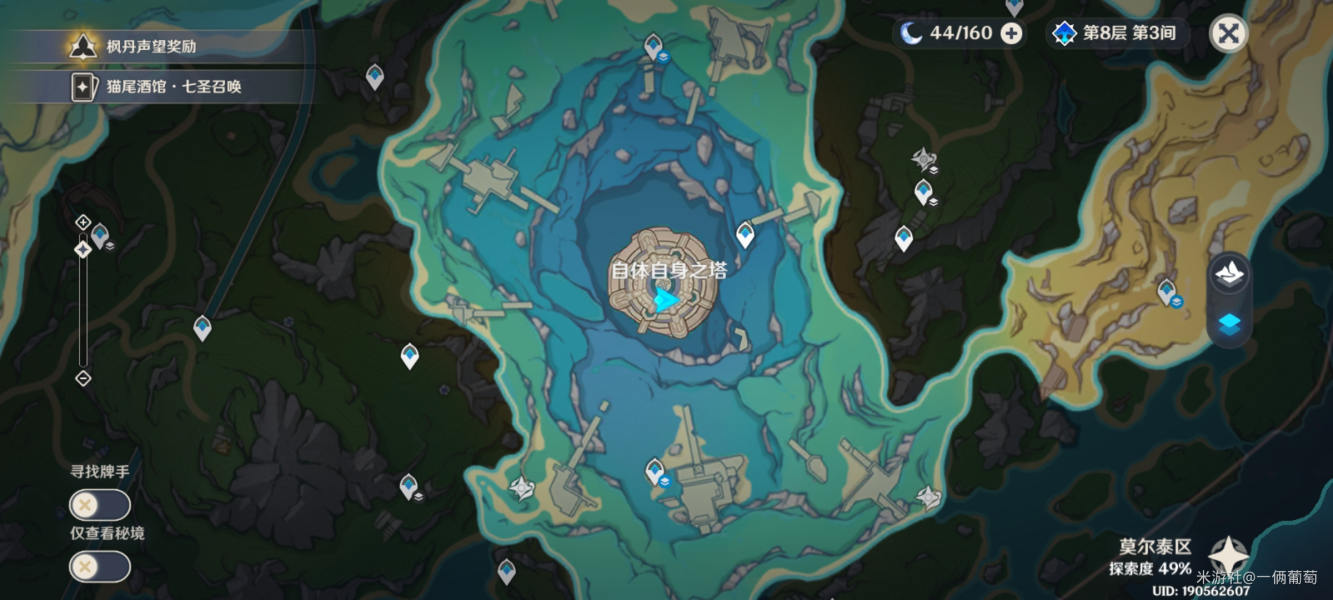1333x600 pixels.
Task: Click the zoom-in plus button on the zoom bar
Action: click(x=83, y=222)
